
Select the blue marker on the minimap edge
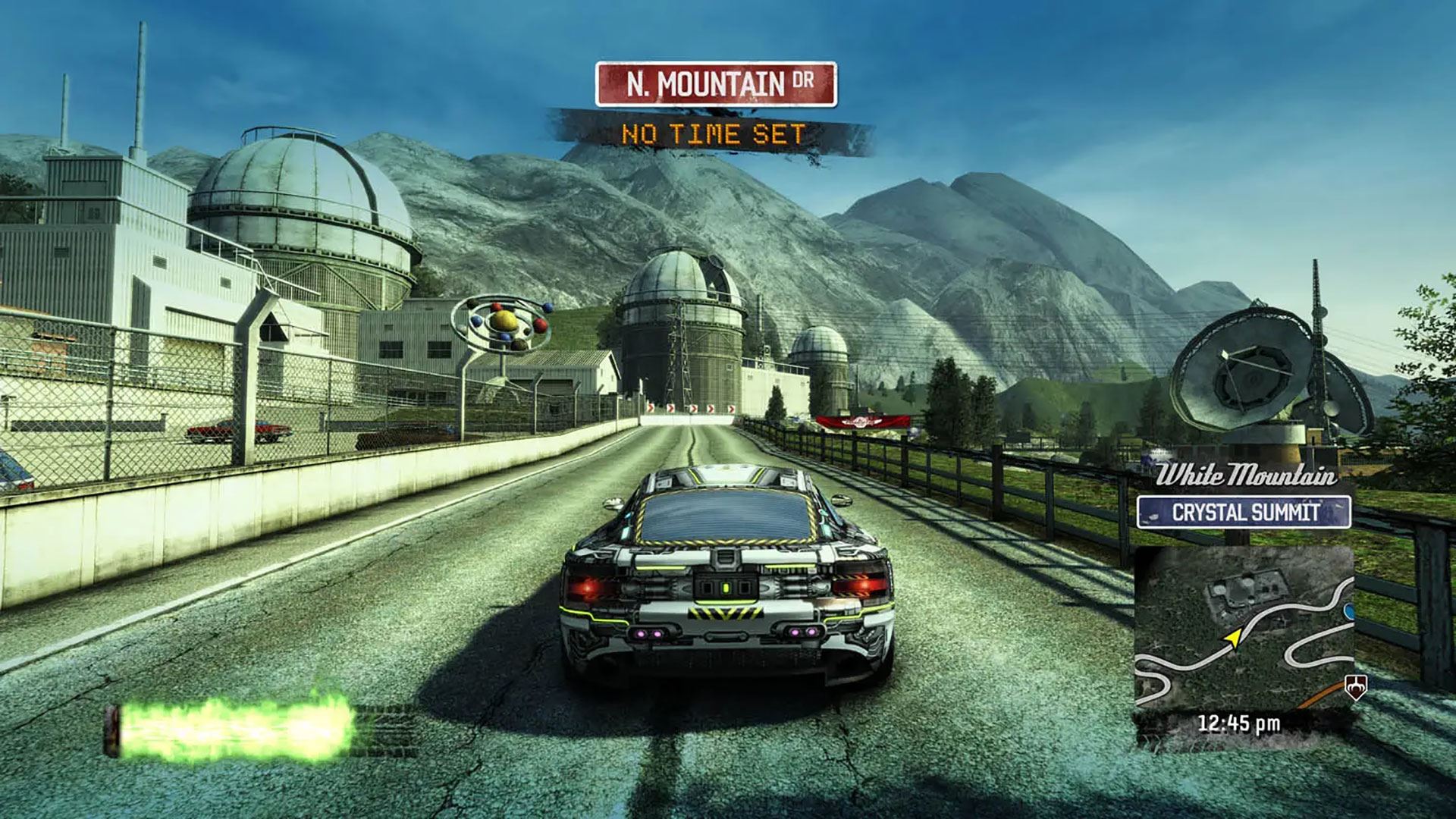(x=1350, y=610)
